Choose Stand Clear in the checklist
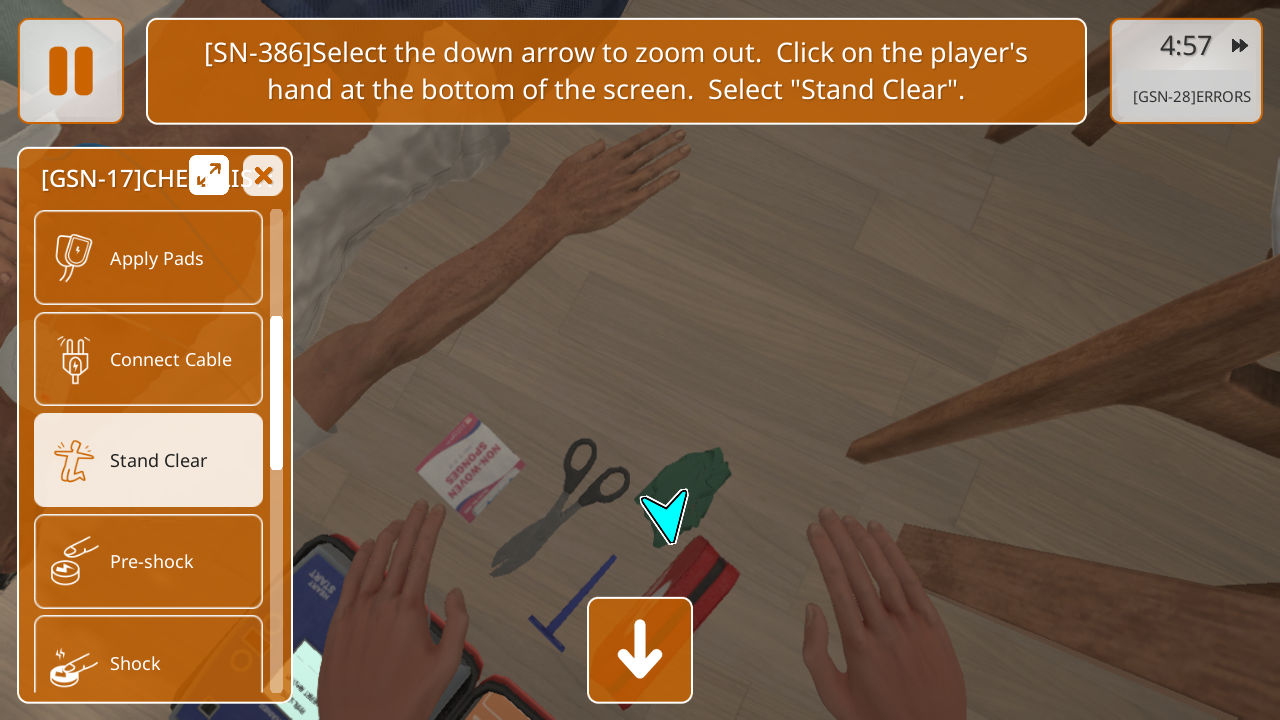1280x720 pixels. 149,460
